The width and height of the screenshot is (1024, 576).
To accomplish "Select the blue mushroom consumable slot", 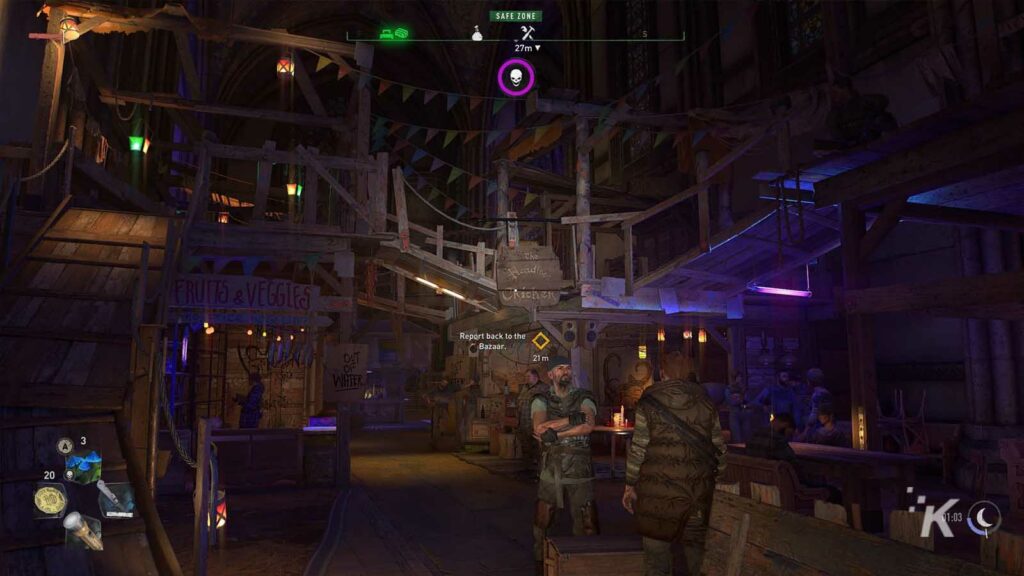I will pyautogui.click(x=83, y=466).
